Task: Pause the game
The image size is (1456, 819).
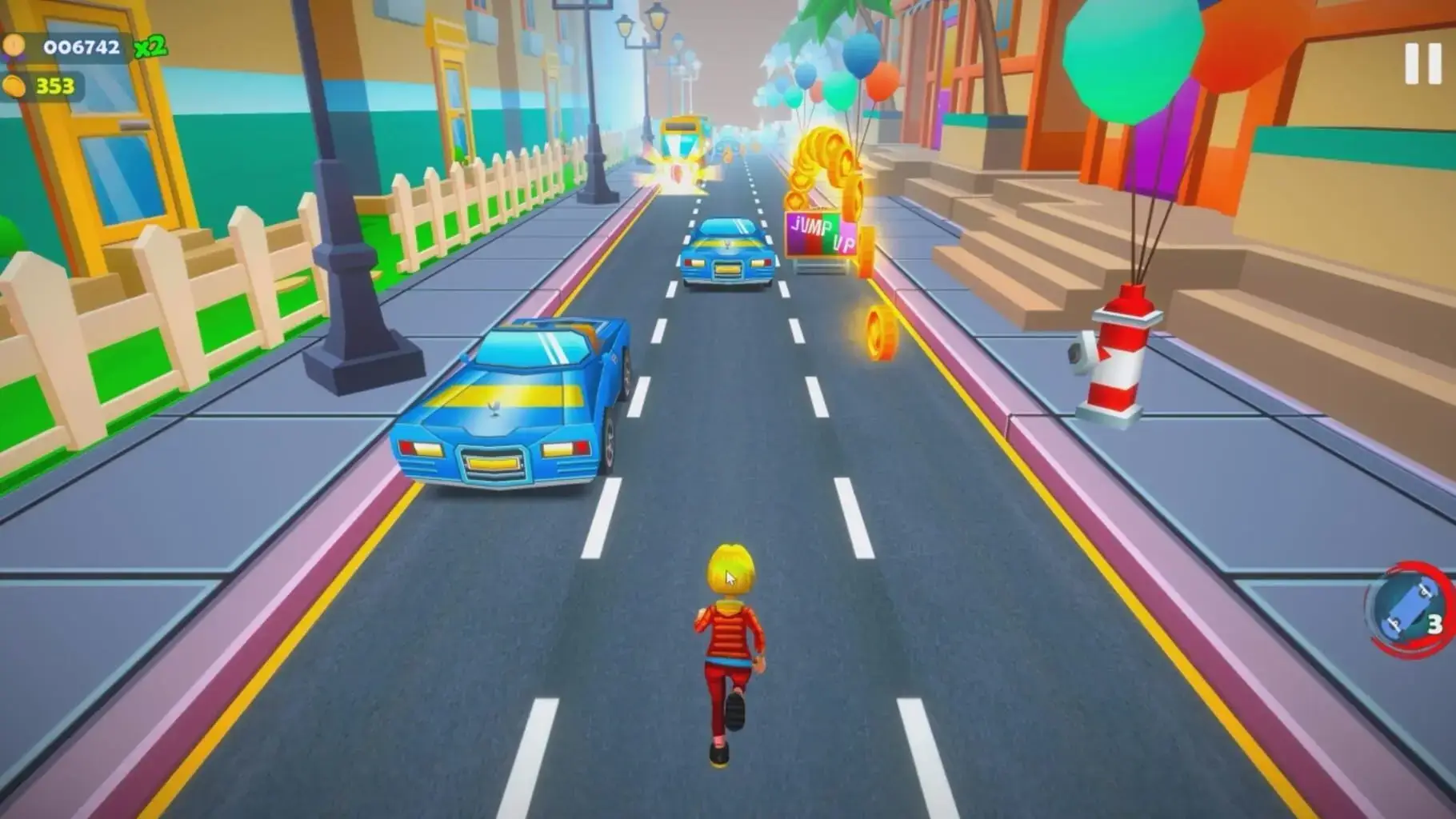Action: tap(1422, 63)
